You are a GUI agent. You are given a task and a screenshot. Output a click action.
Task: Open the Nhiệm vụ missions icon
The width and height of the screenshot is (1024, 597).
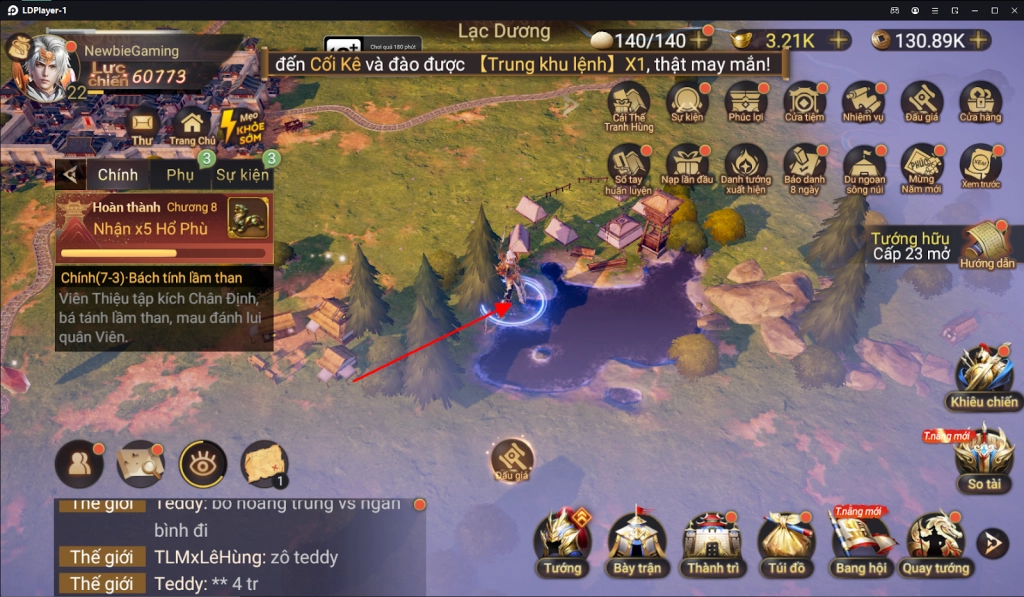[862, 104]
